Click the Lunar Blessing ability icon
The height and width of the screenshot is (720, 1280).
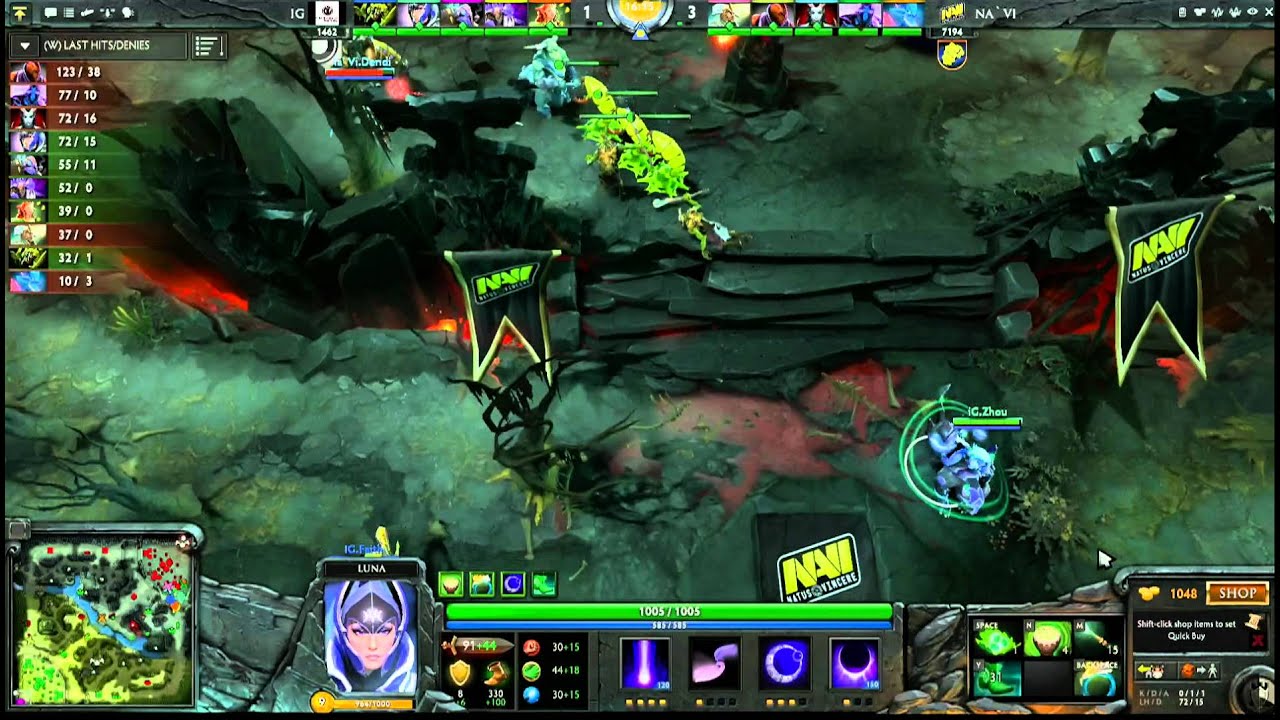pos(785,662)
